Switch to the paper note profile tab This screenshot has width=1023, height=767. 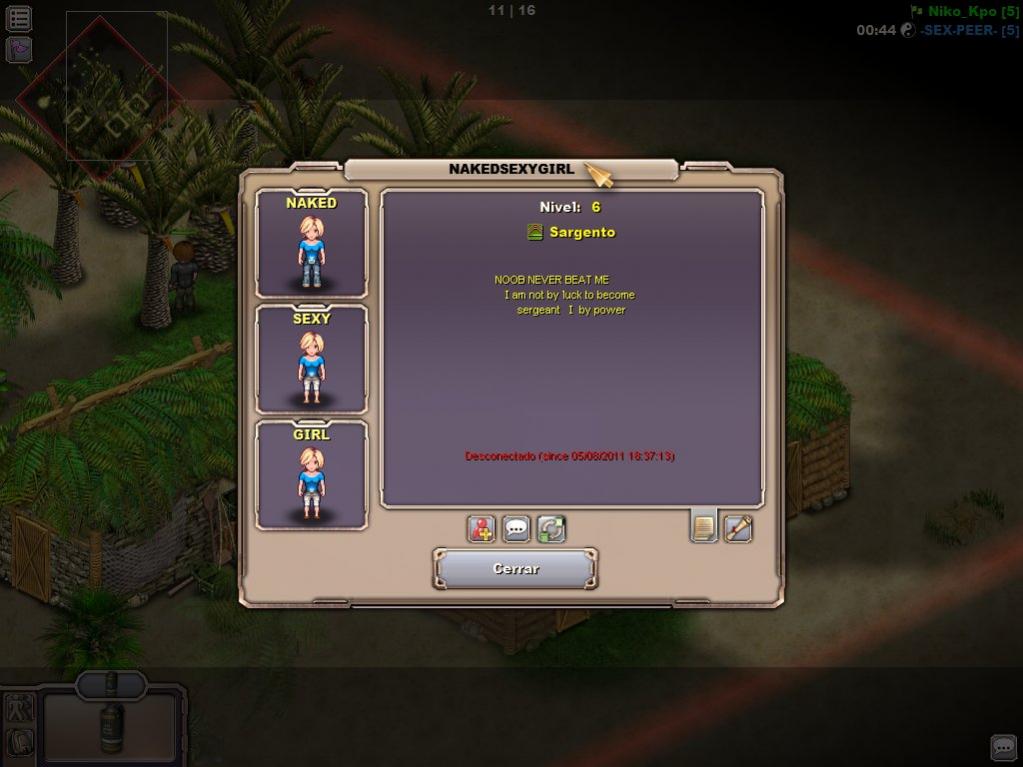[704, 526]
